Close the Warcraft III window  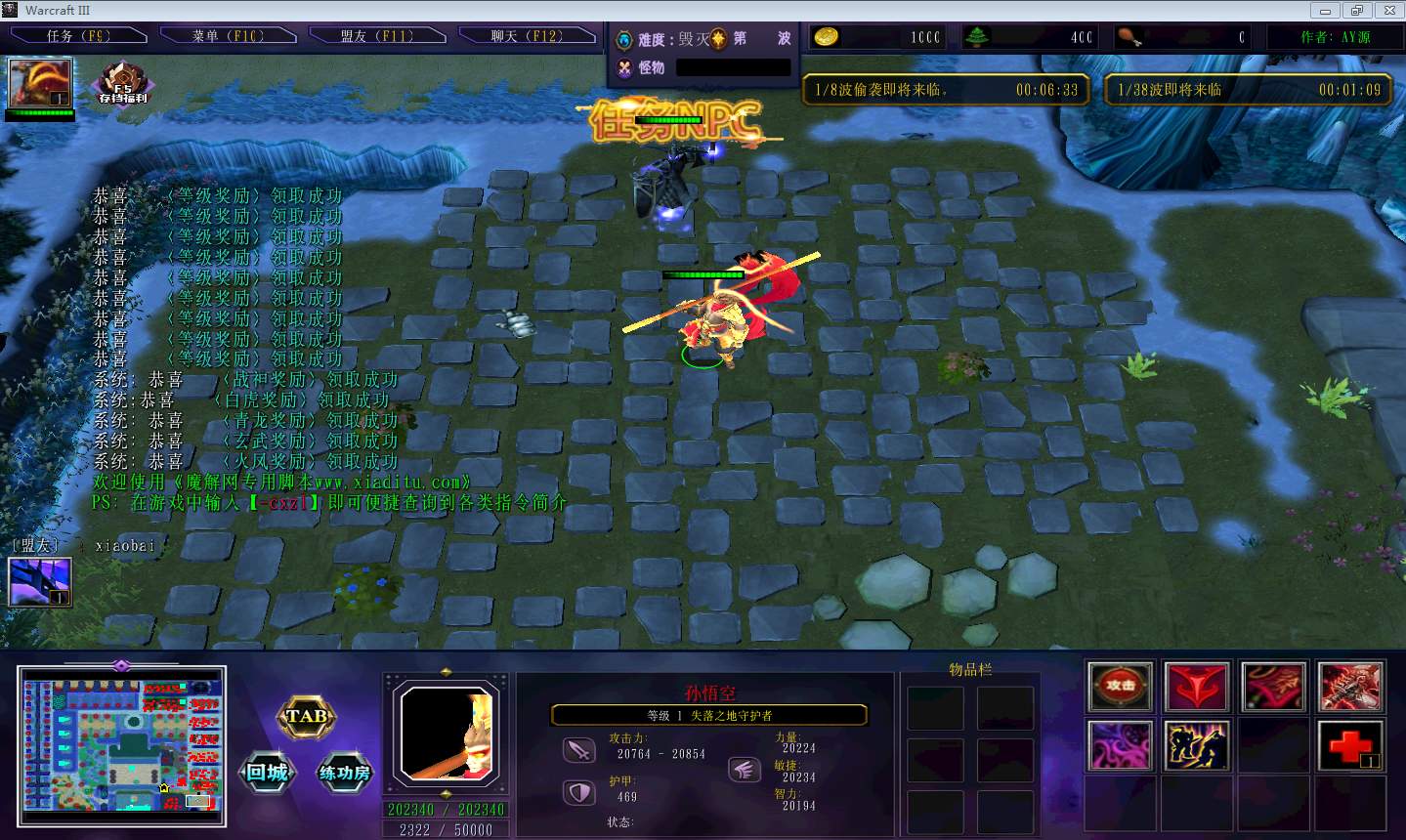(1388, 11)
